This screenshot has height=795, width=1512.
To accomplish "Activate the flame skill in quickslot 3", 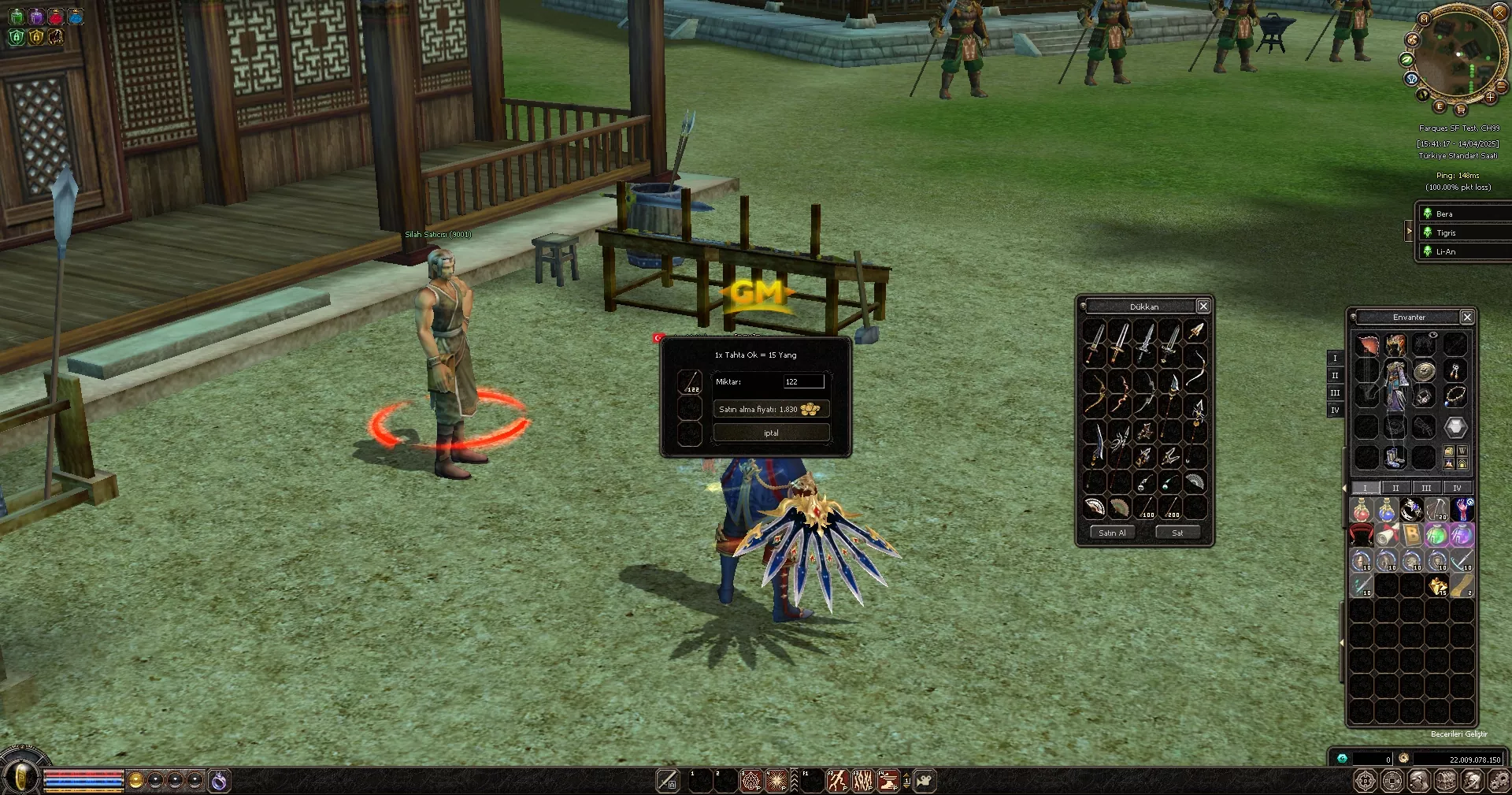I will [x=750, y=780].
